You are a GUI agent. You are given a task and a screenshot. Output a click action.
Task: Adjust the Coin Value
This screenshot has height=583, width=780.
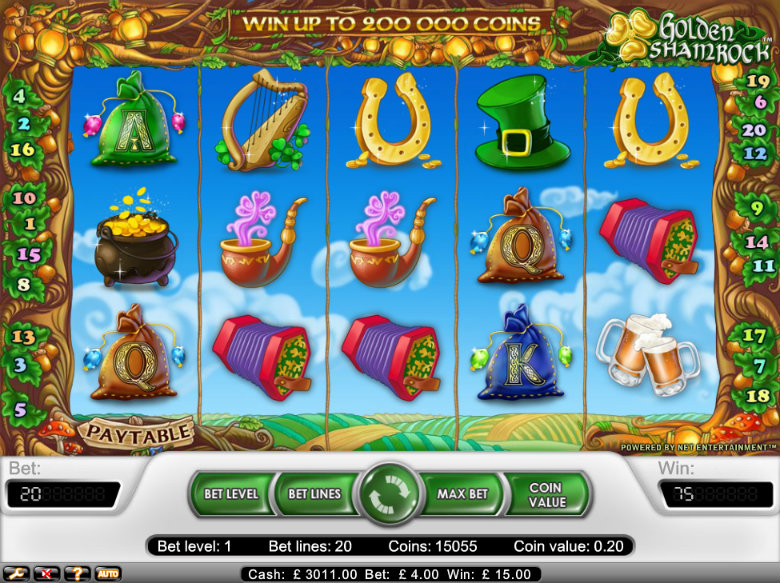(x=545, y=494)
